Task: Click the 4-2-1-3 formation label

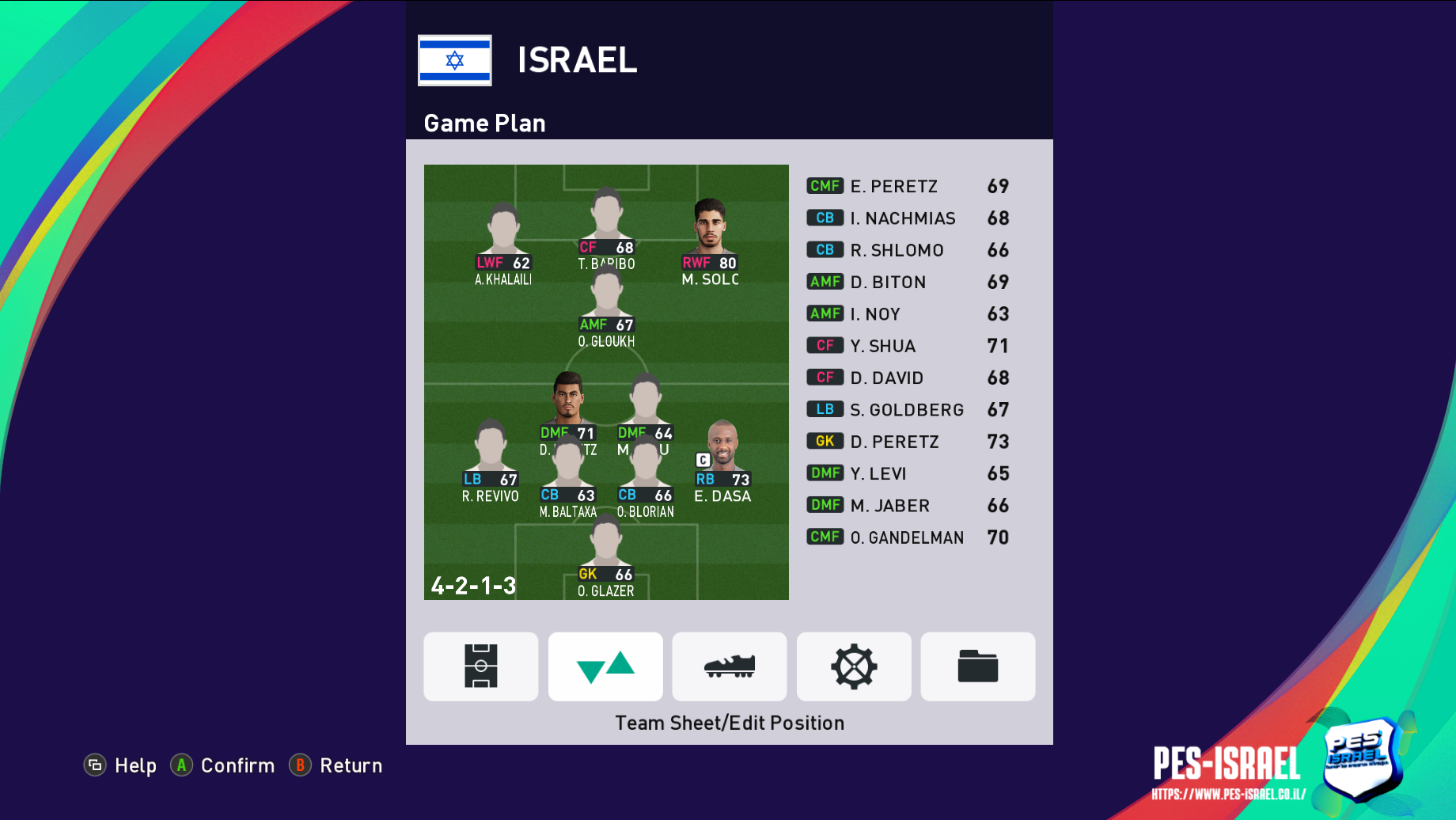Action: click(x=473, y=587)
